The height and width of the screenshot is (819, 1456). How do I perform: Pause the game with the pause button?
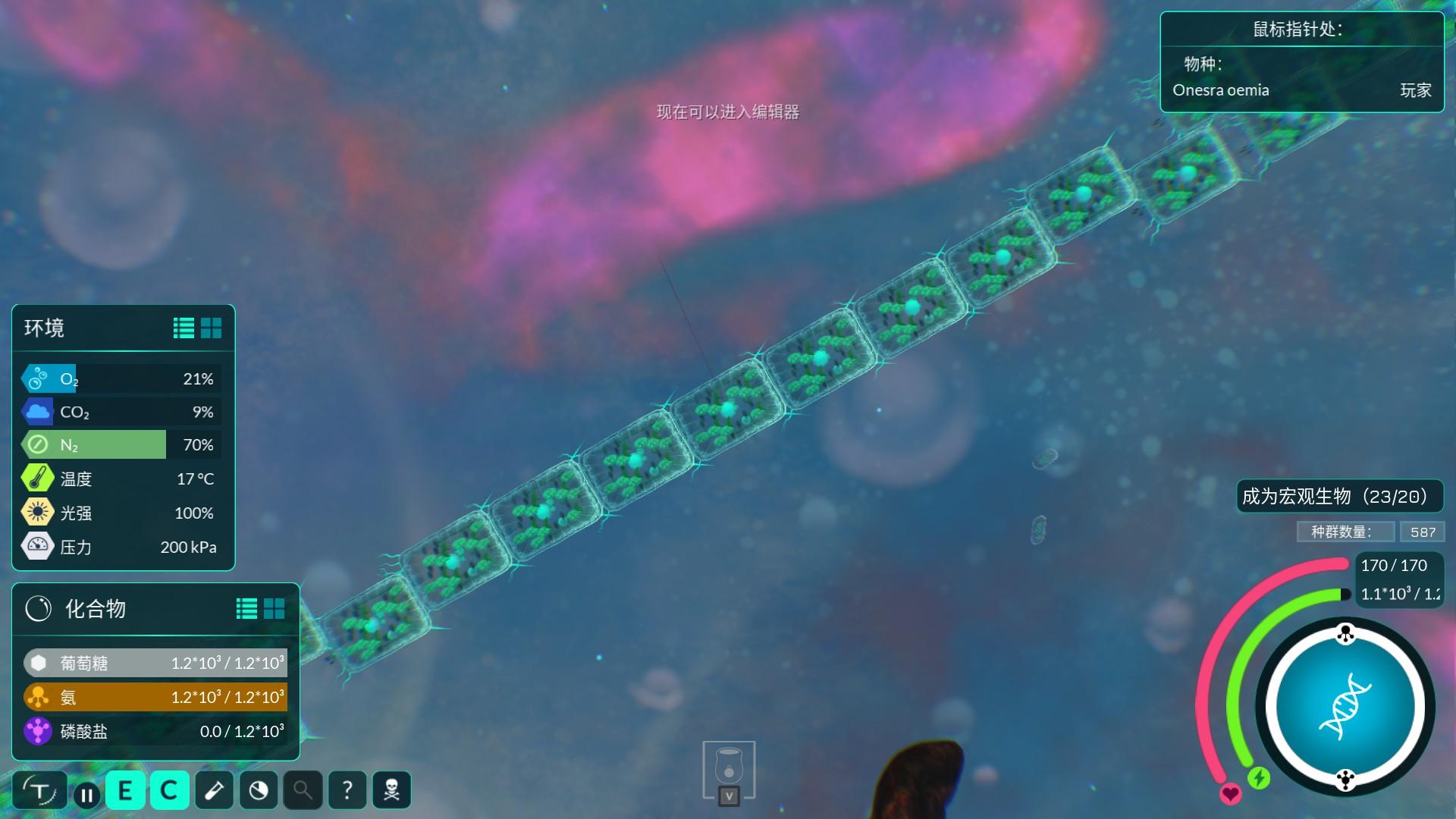pos(86,795)
